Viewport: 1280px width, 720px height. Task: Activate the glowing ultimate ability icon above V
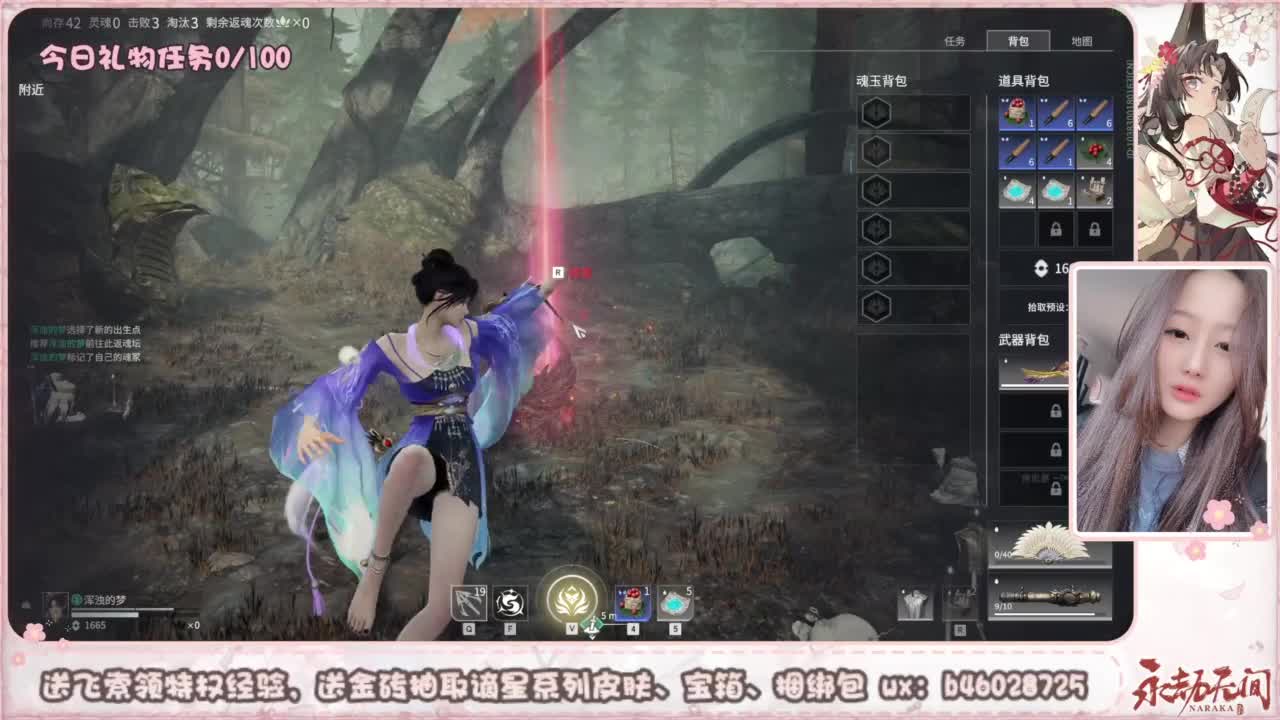click(571, 597)
